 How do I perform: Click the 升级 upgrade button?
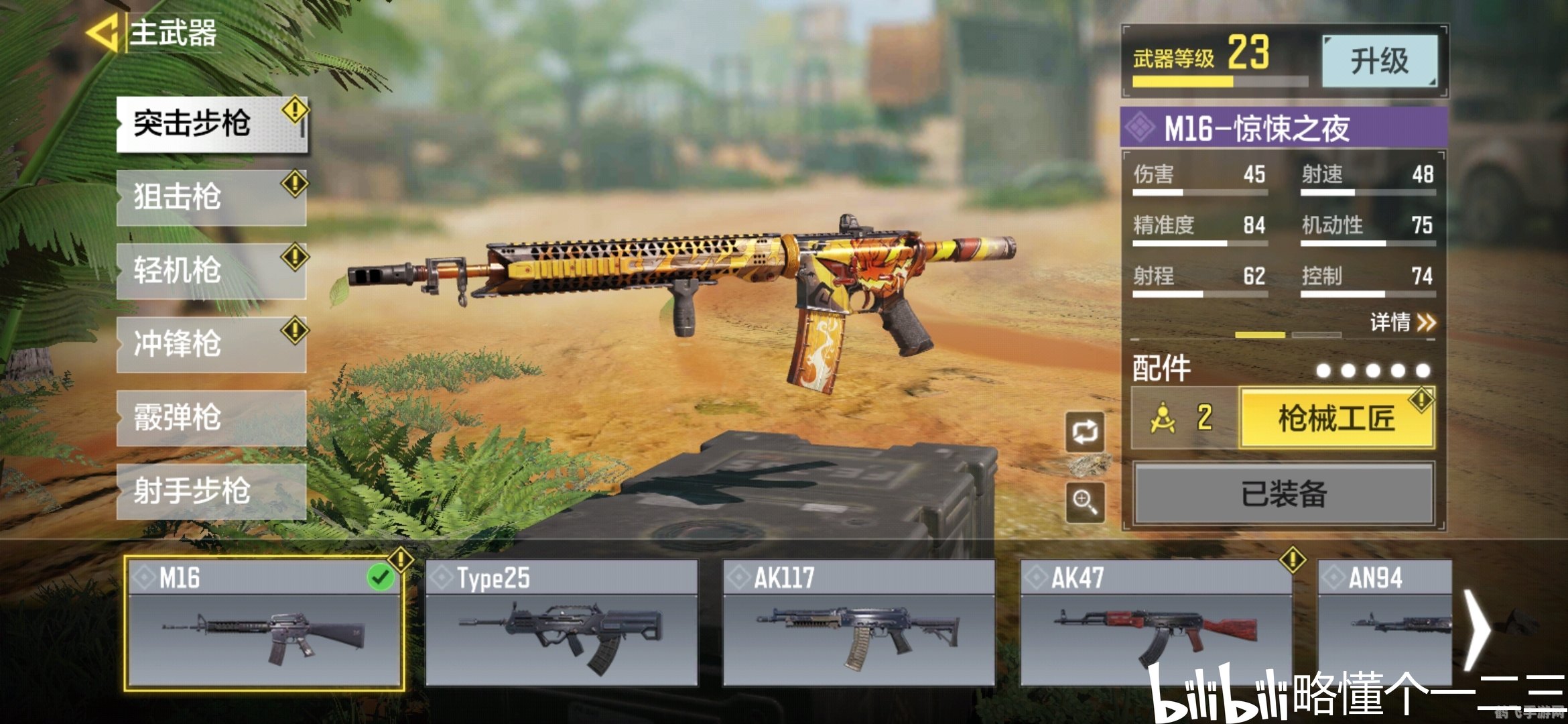point(1379,61)
